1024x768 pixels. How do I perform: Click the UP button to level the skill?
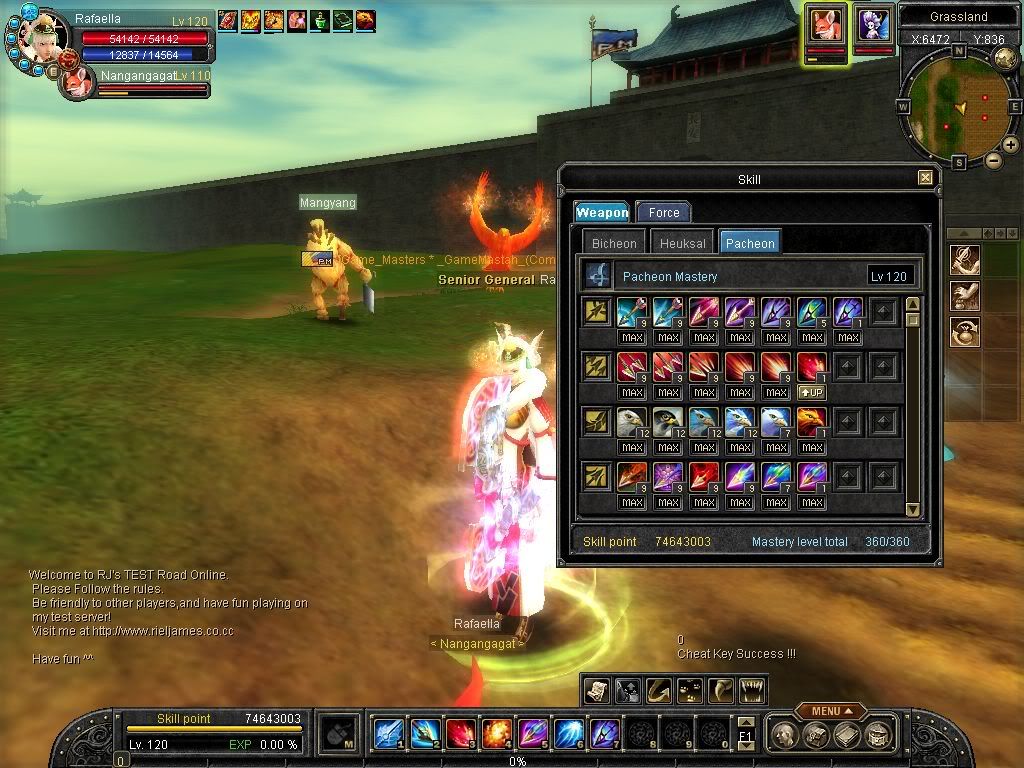click(x=812, y=392)
